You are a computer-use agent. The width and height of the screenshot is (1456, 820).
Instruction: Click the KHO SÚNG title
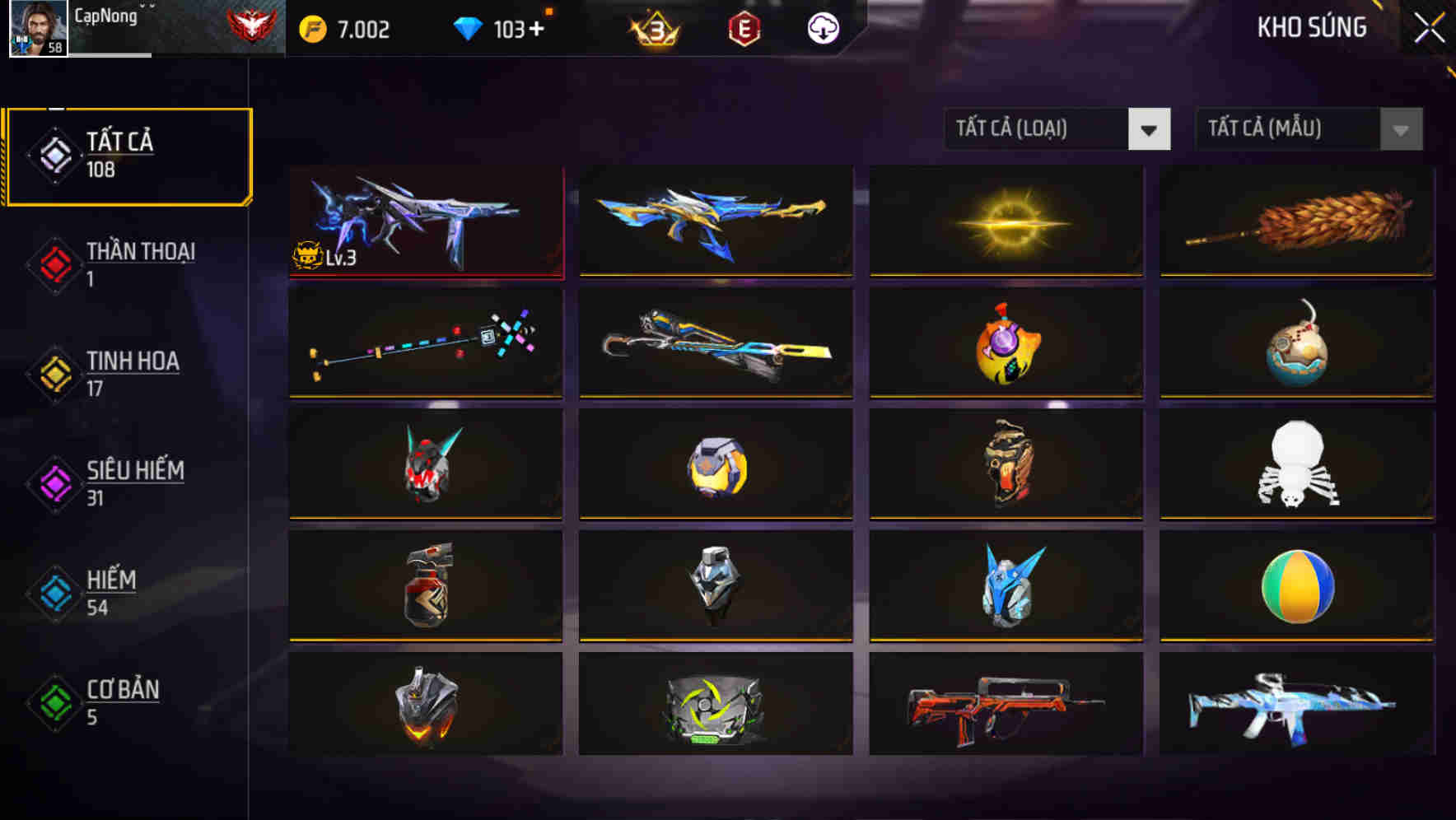pos(1313,27)
